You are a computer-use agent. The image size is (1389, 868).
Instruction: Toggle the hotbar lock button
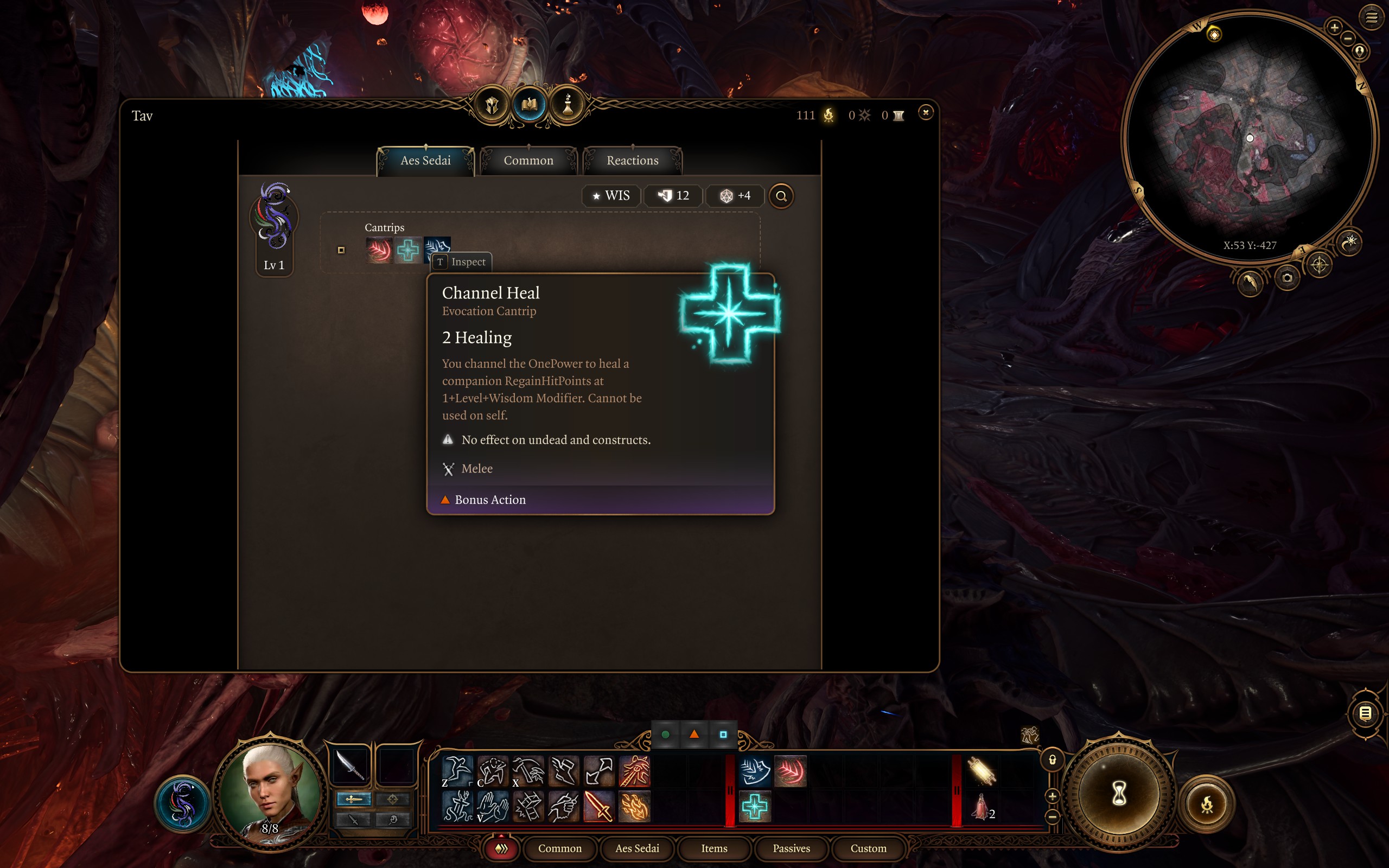[x=1052, y=760]
